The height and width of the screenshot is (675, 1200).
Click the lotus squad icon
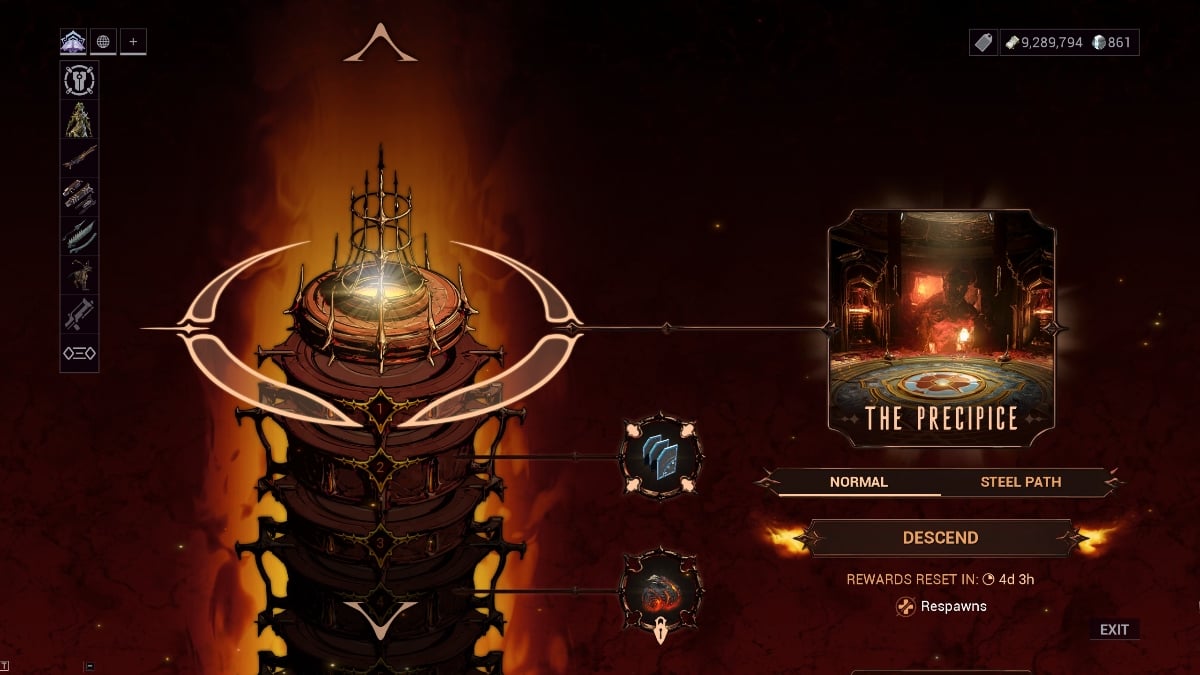tap(74, 42)
